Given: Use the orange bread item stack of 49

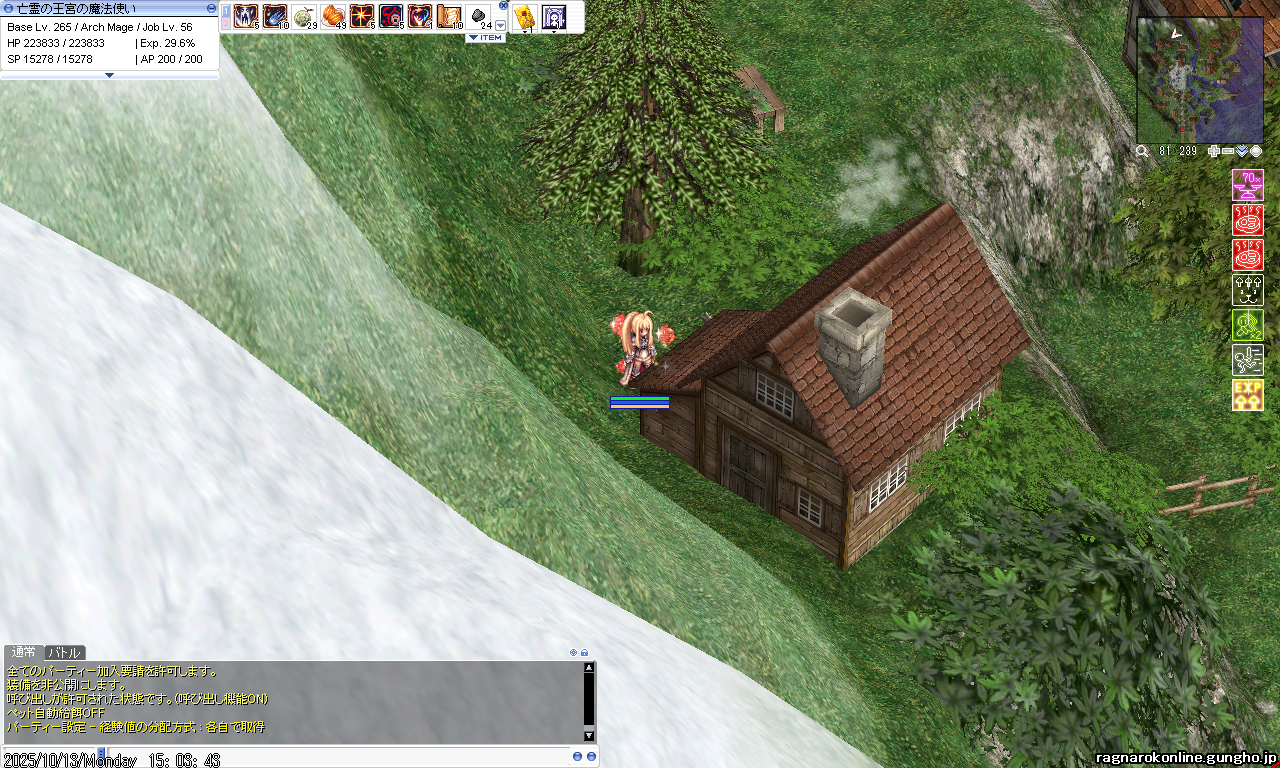Looking at the screenshot, I should 333,16.
